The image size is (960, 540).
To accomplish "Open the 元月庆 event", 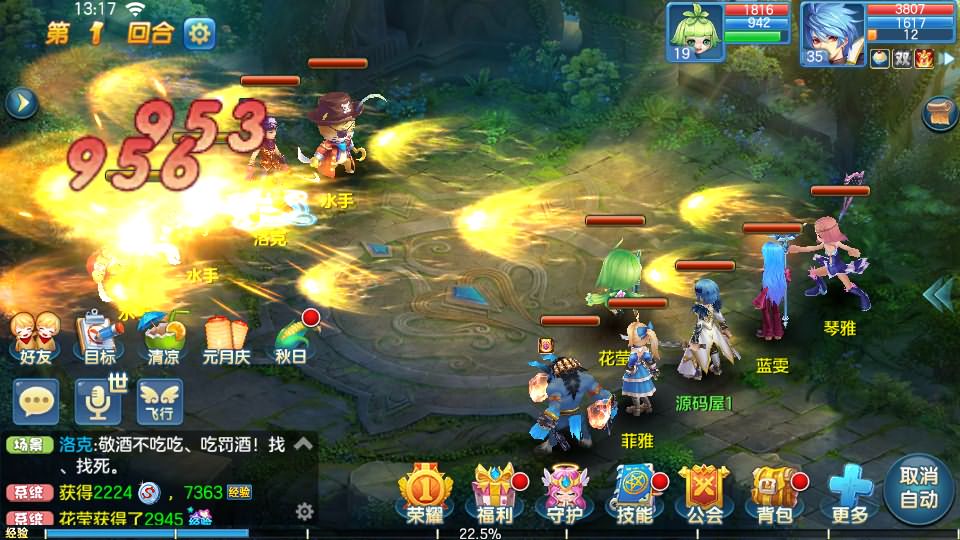I will click(226, 337).
